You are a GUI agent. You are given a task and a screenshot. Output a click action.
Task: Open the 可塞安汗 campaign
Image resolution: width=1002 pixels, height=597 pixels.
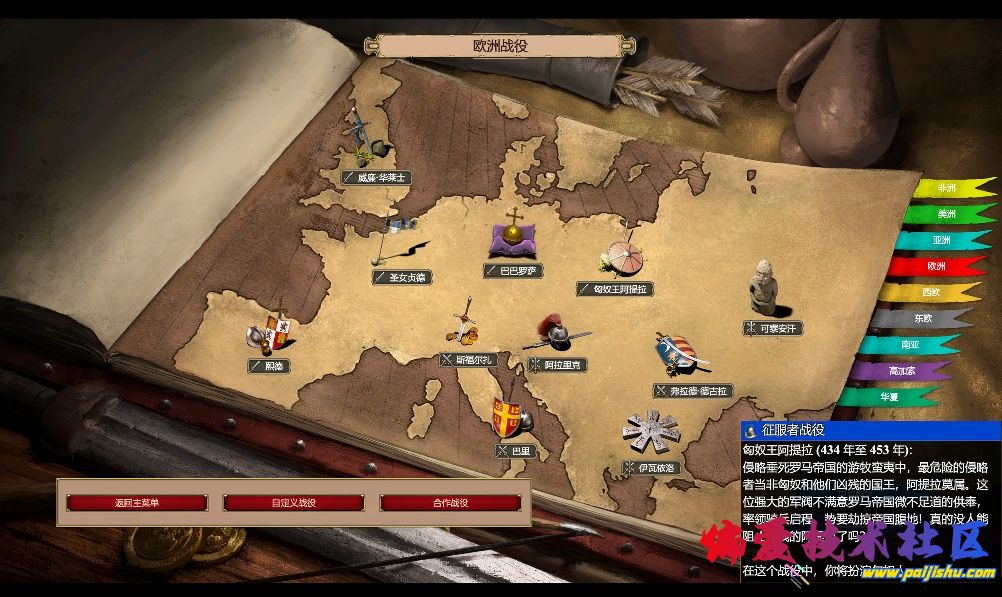click(774, 328)
